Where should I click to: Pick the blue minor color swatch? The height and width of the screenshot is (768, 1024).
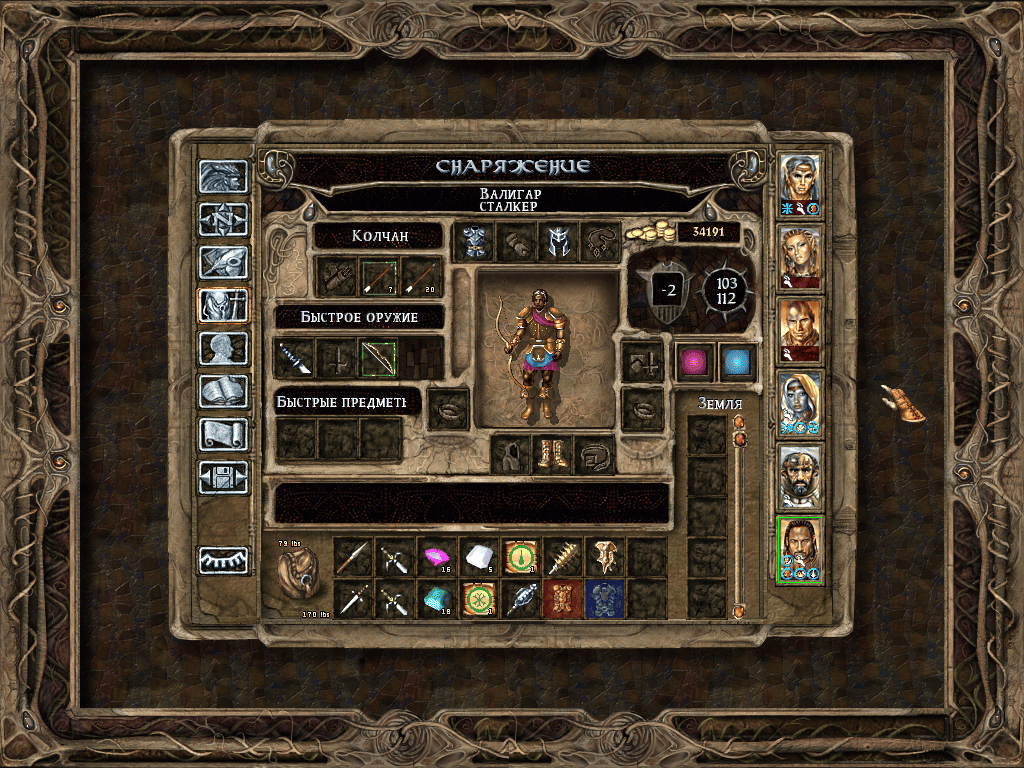coord(737,361)
